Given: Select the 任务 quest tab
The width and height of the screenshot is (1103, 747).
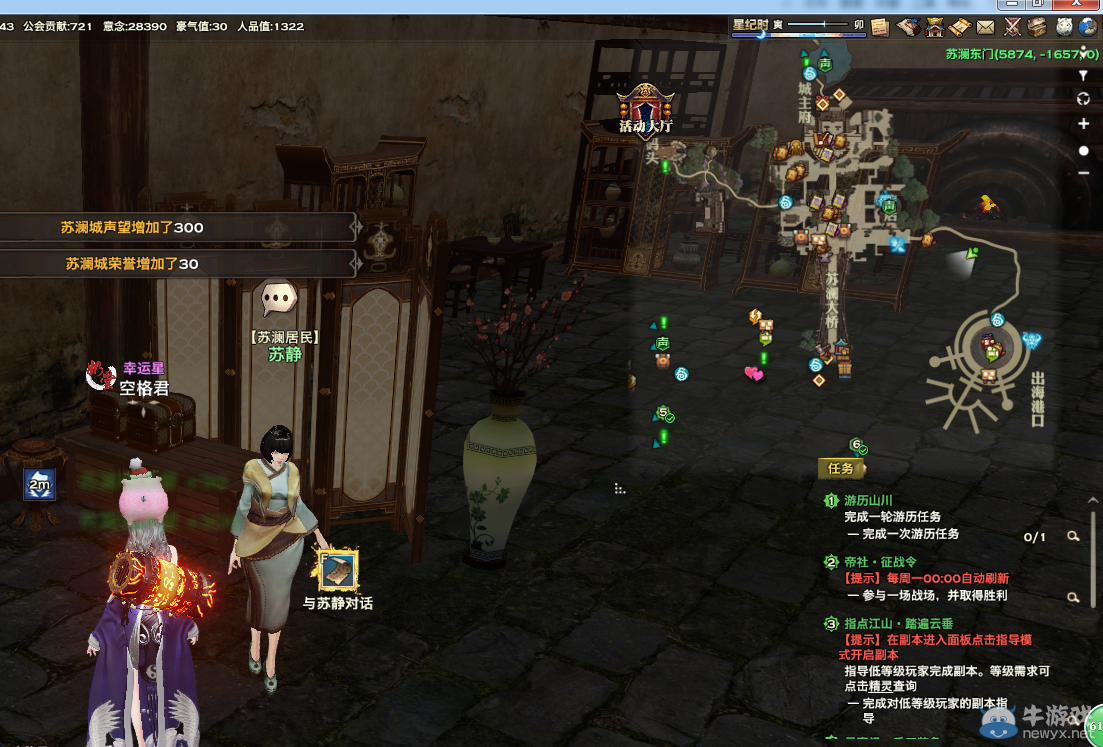Looking at the screenshot, I should click(841, 468).
